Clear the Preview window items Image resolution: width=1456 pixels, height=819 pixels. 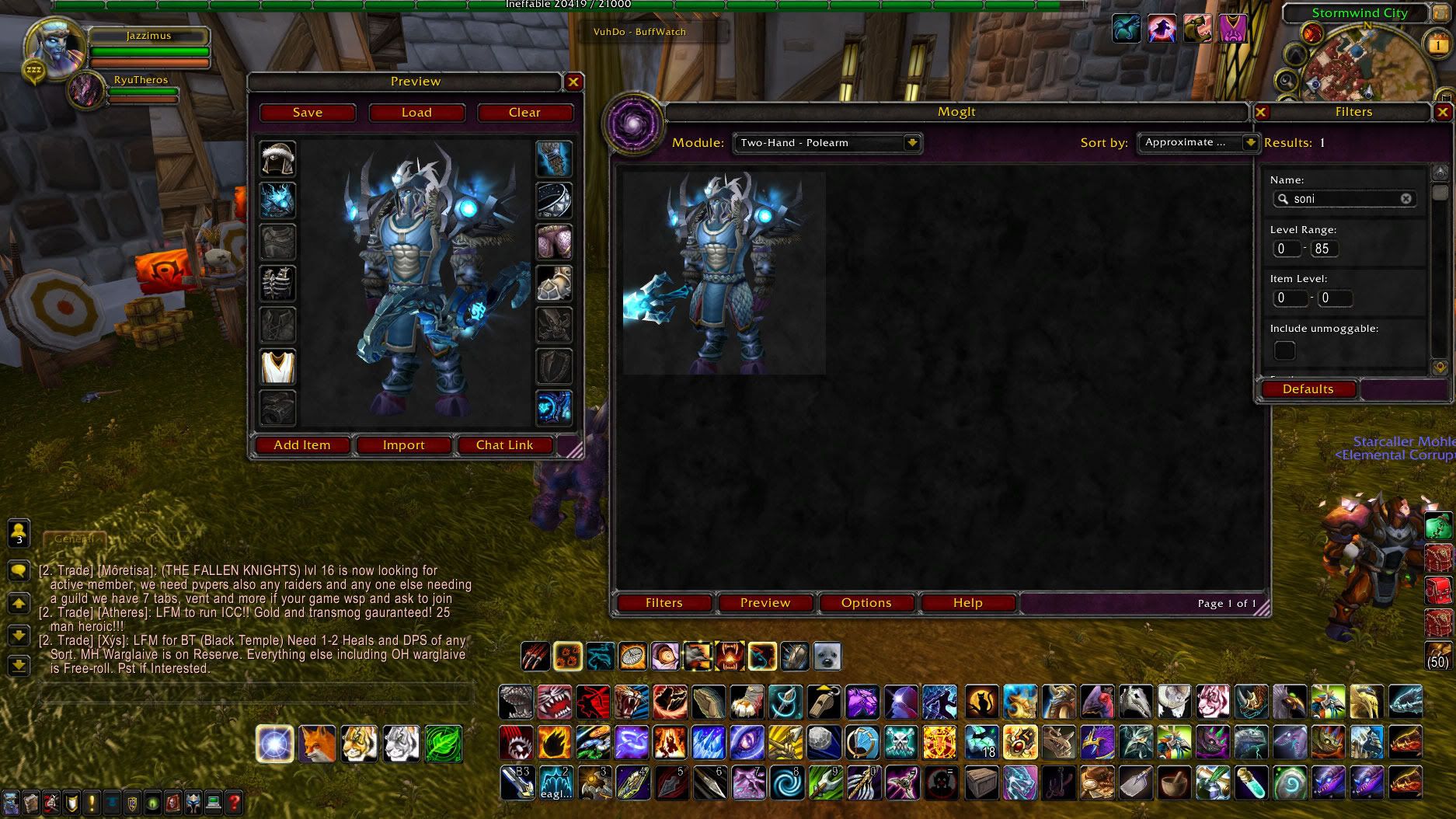524,113
